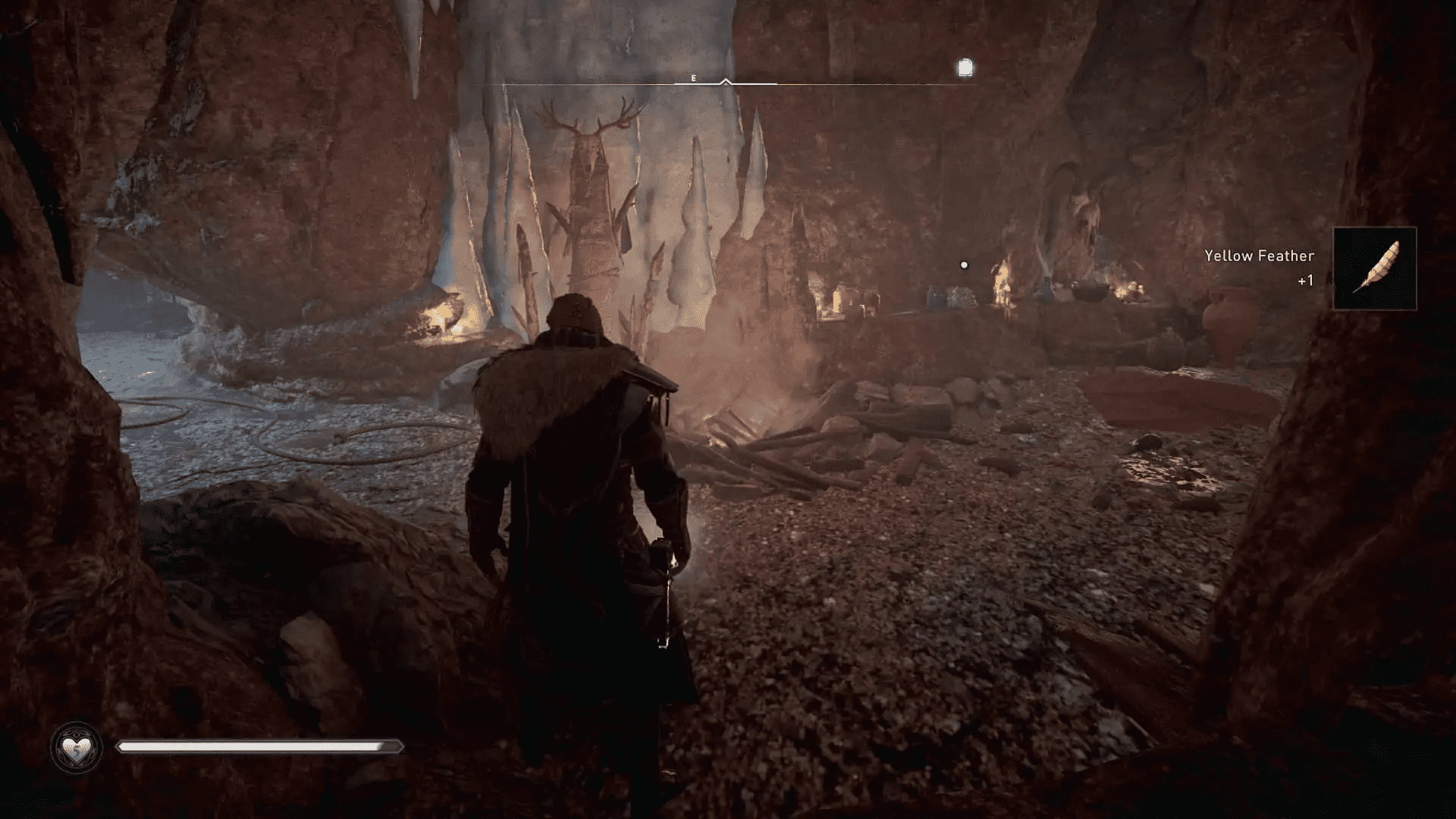This screenshot has height=819, width=1456.
Task: Click the glowing objective icon top-right
Action: (x=965, y=68)
